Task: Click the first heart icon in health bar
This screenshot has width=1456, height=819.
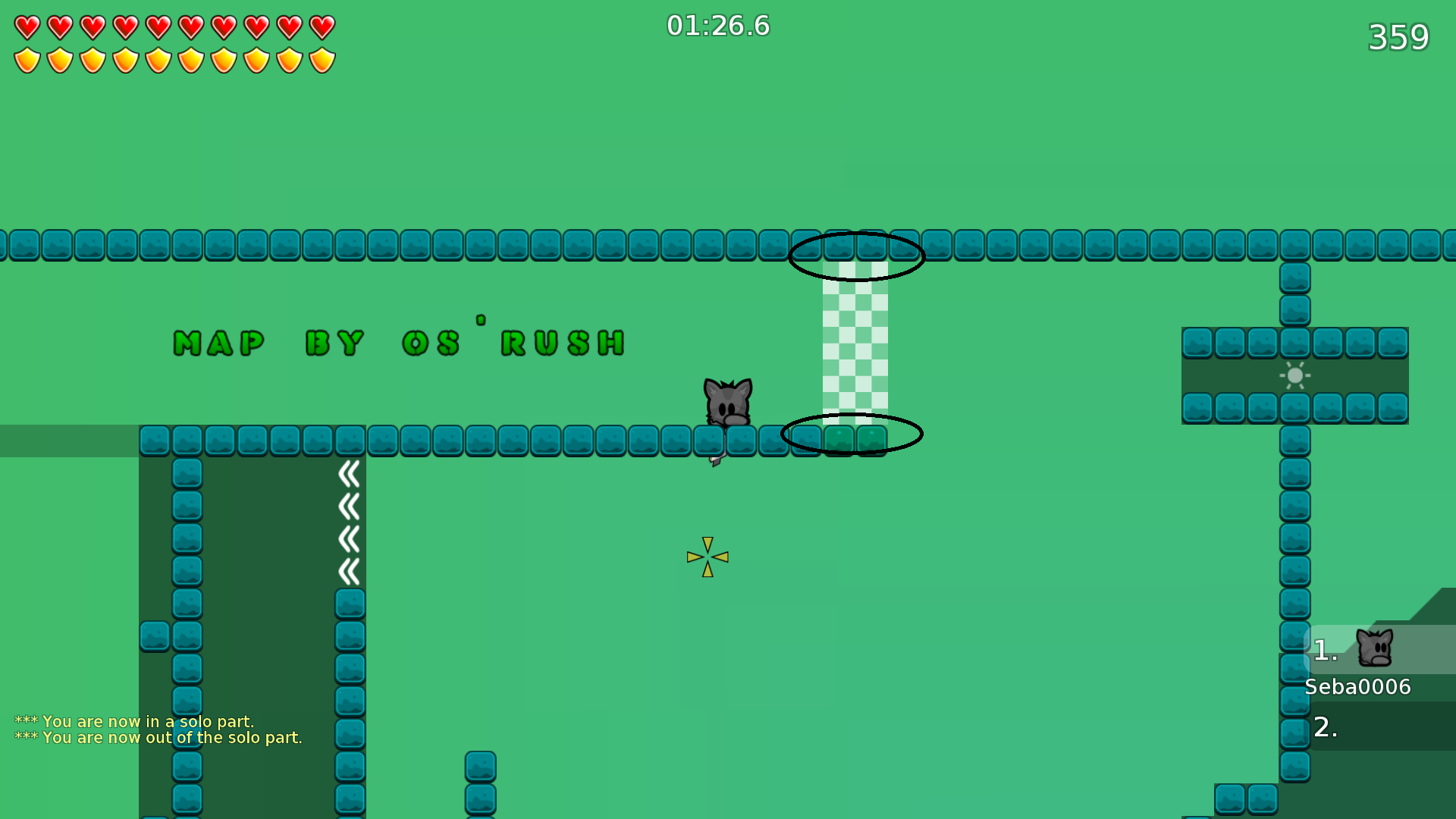Action: [x=27, y=27]
